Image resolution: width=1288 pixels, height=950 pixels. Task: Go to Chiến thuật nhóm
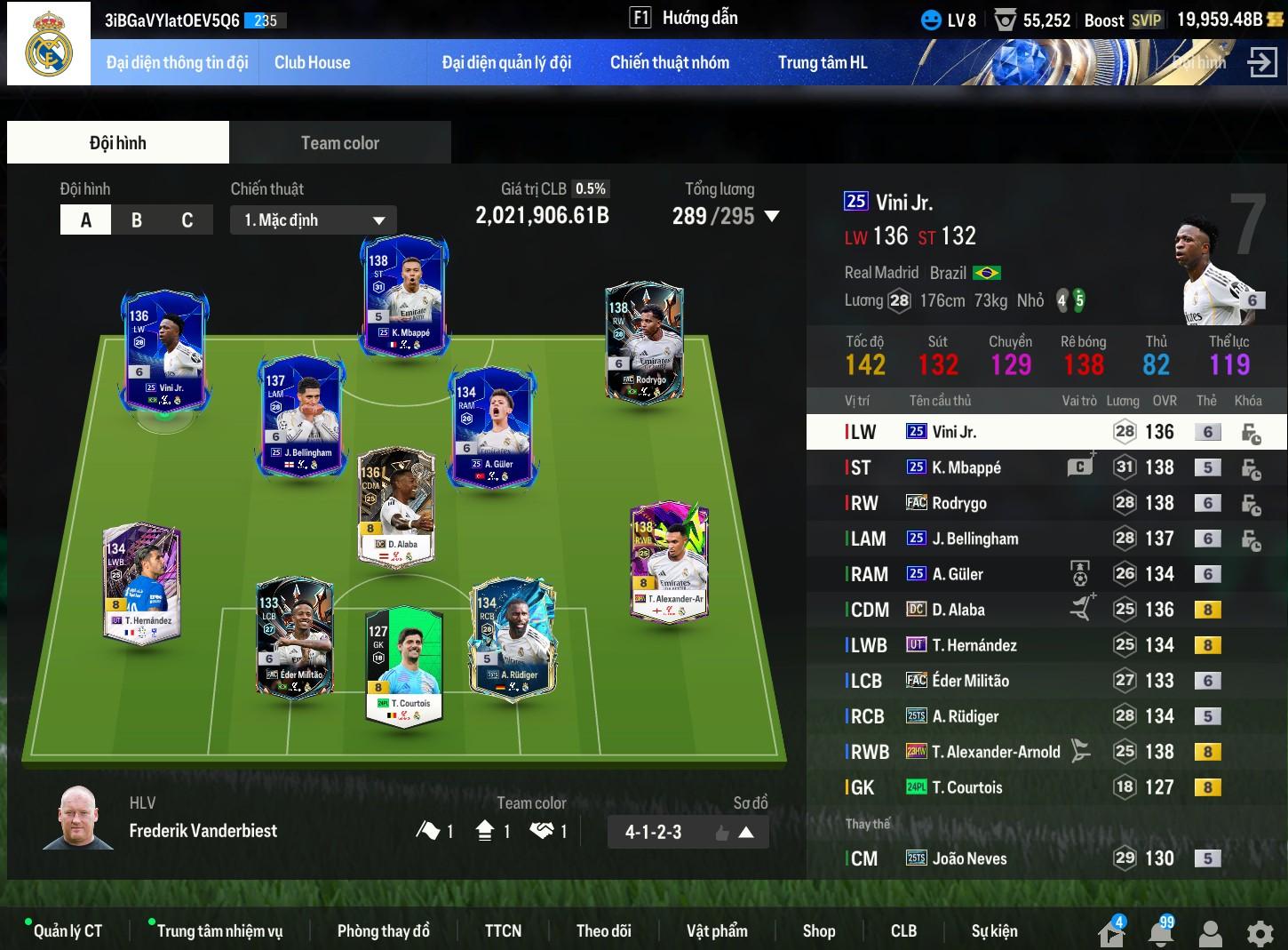[669, 62]
